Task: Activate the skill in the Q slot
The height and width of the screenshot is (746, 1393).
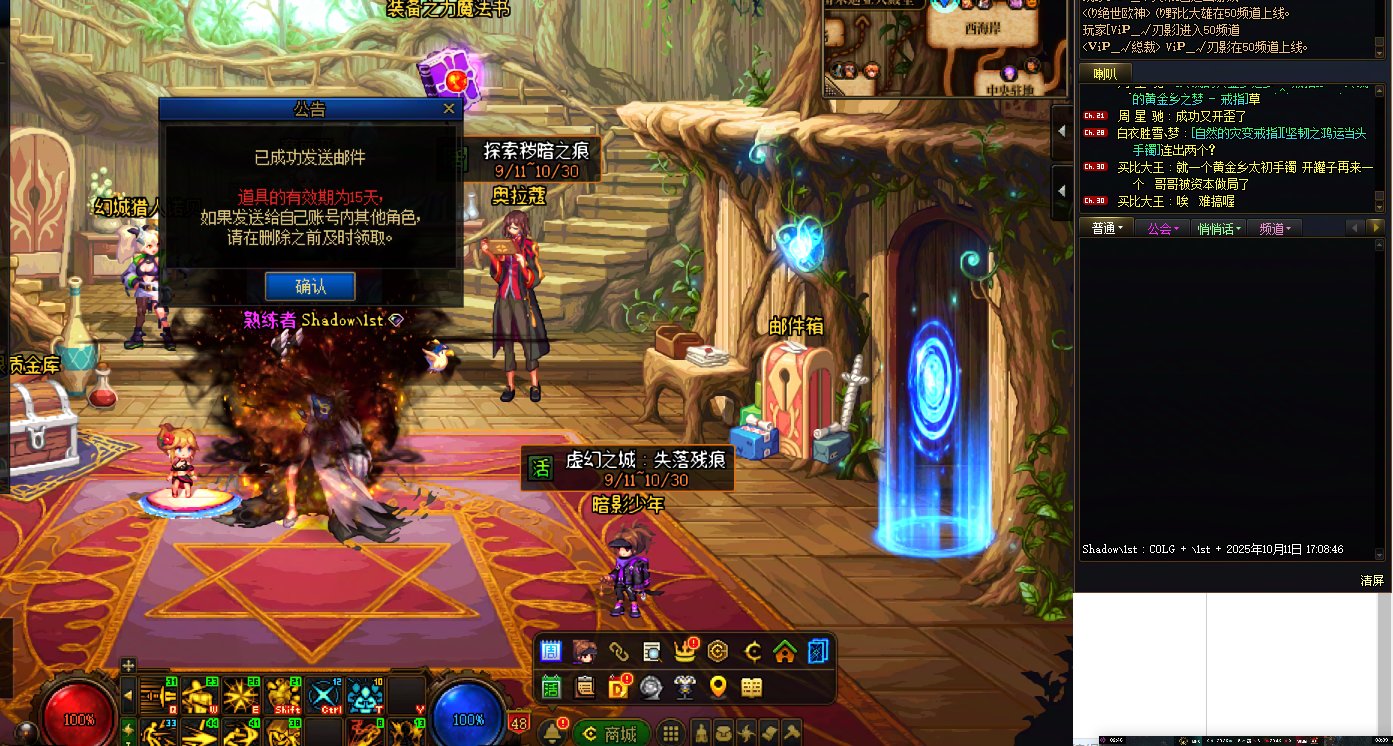Action: pyautogui.click(x=155, y=695)
